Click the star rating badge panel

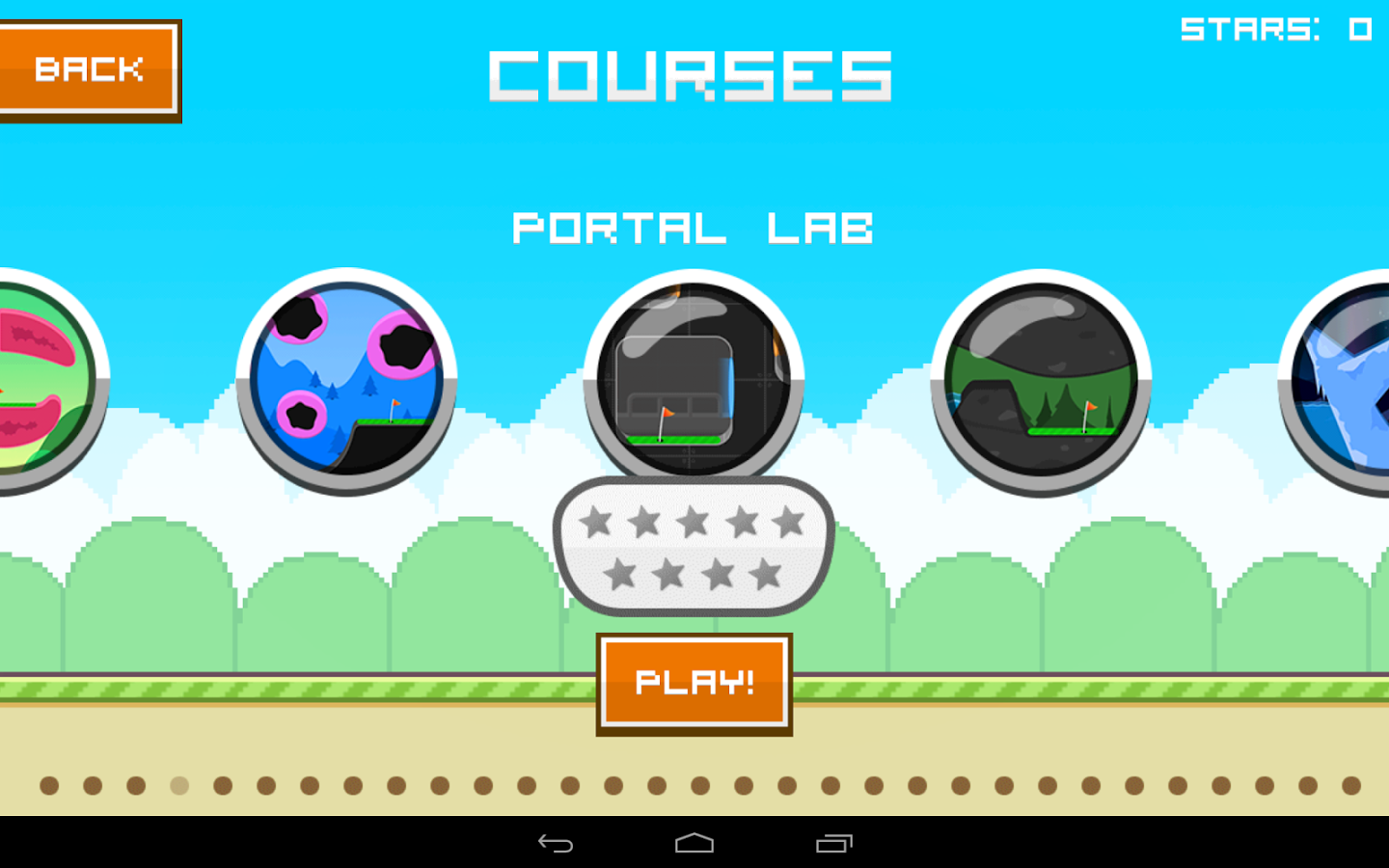pos(694,547)
